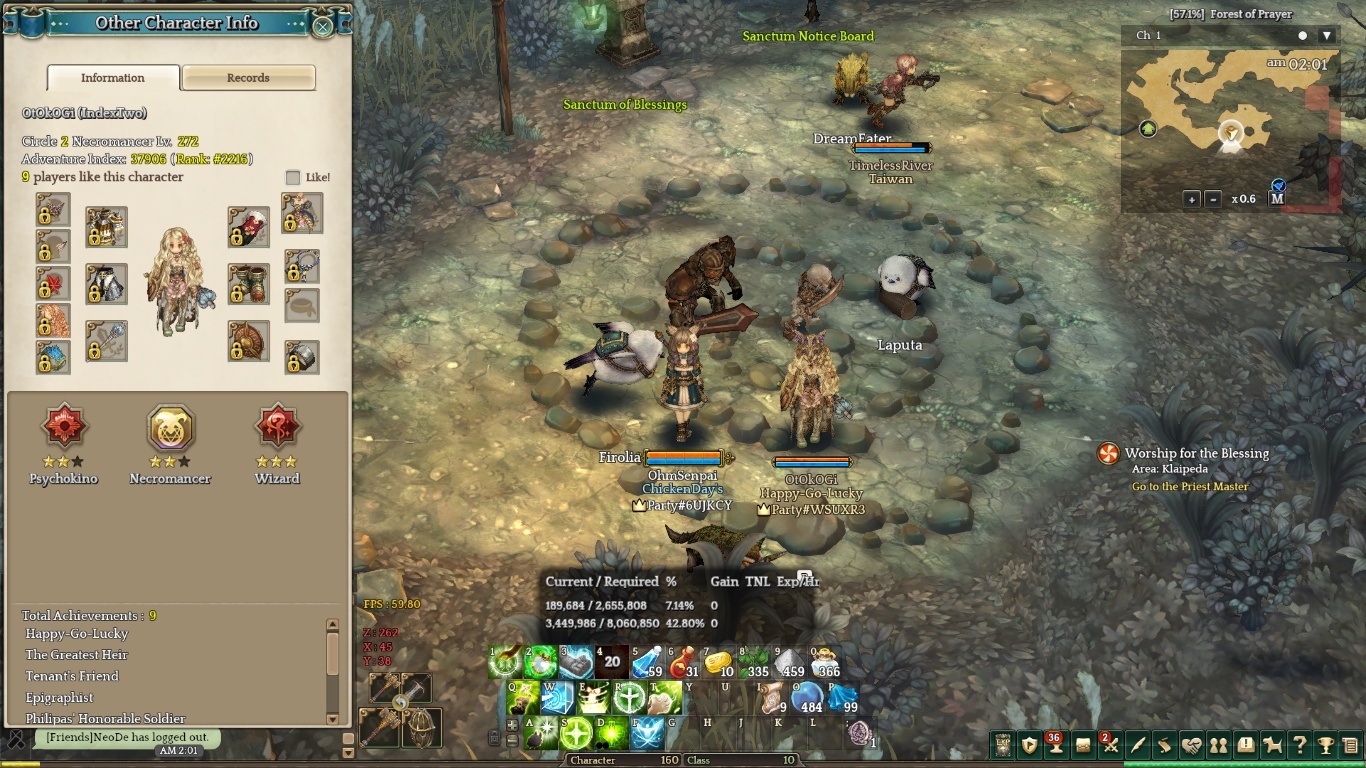
Task: Open the full map with M button
Action: pos(1277,198)
